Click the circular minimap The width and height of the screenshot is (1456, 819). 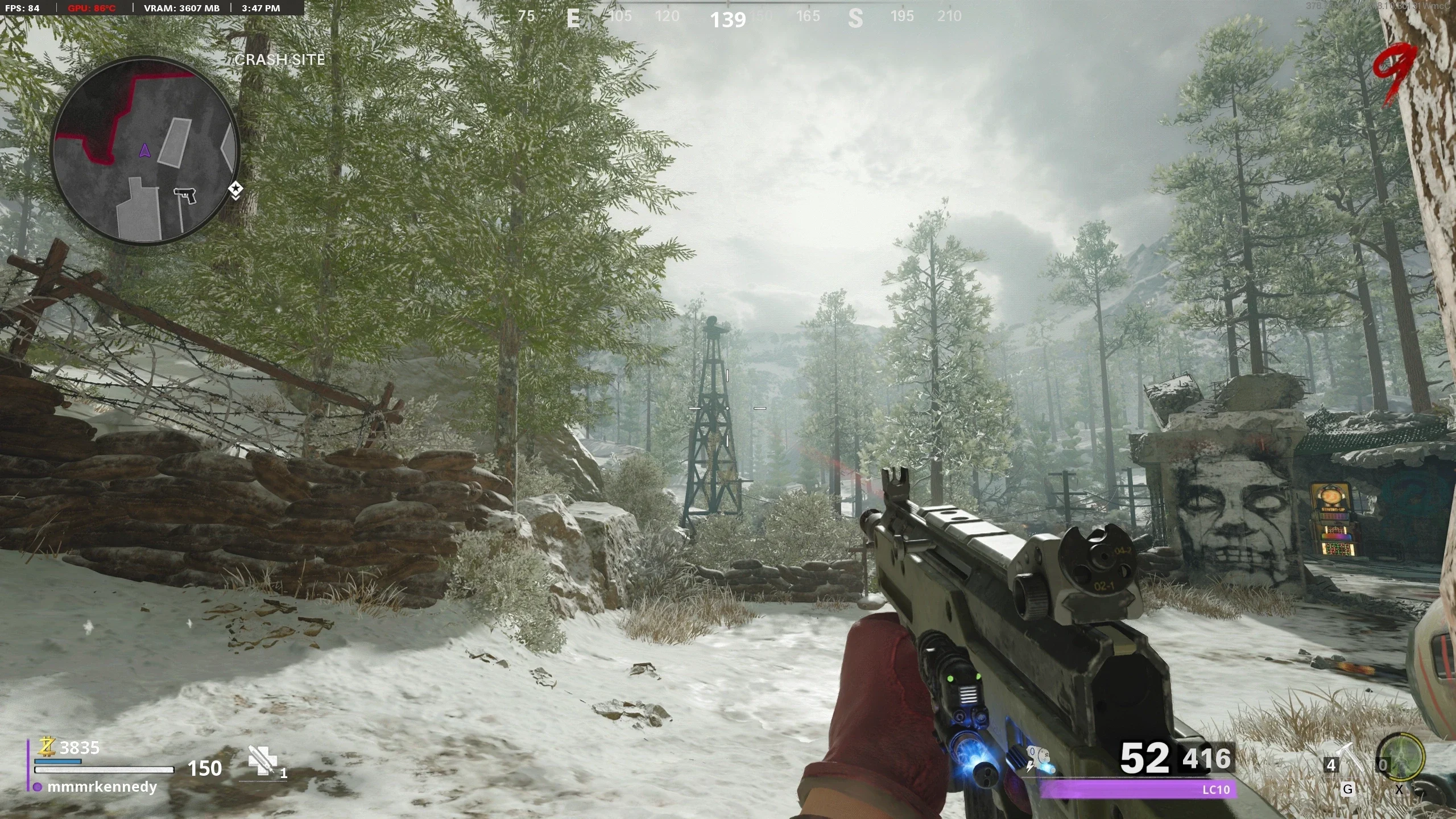tap(146, 151)
